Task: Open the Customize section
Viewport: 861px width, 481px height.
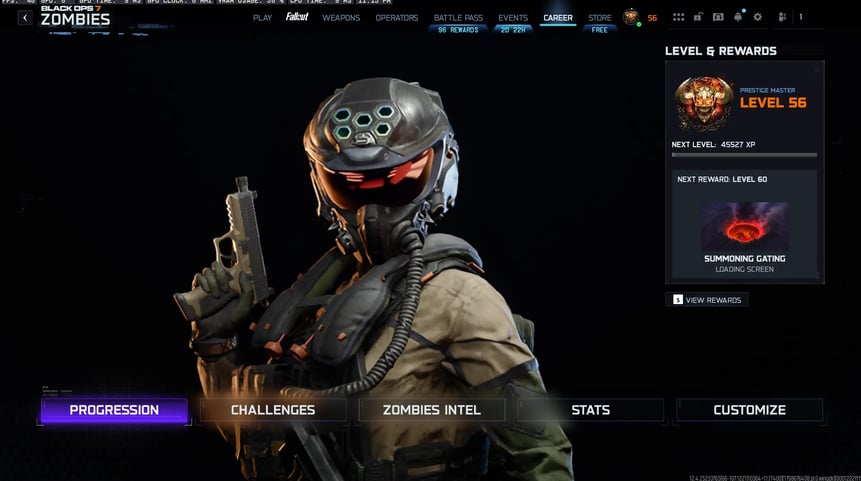Action: 749,410
